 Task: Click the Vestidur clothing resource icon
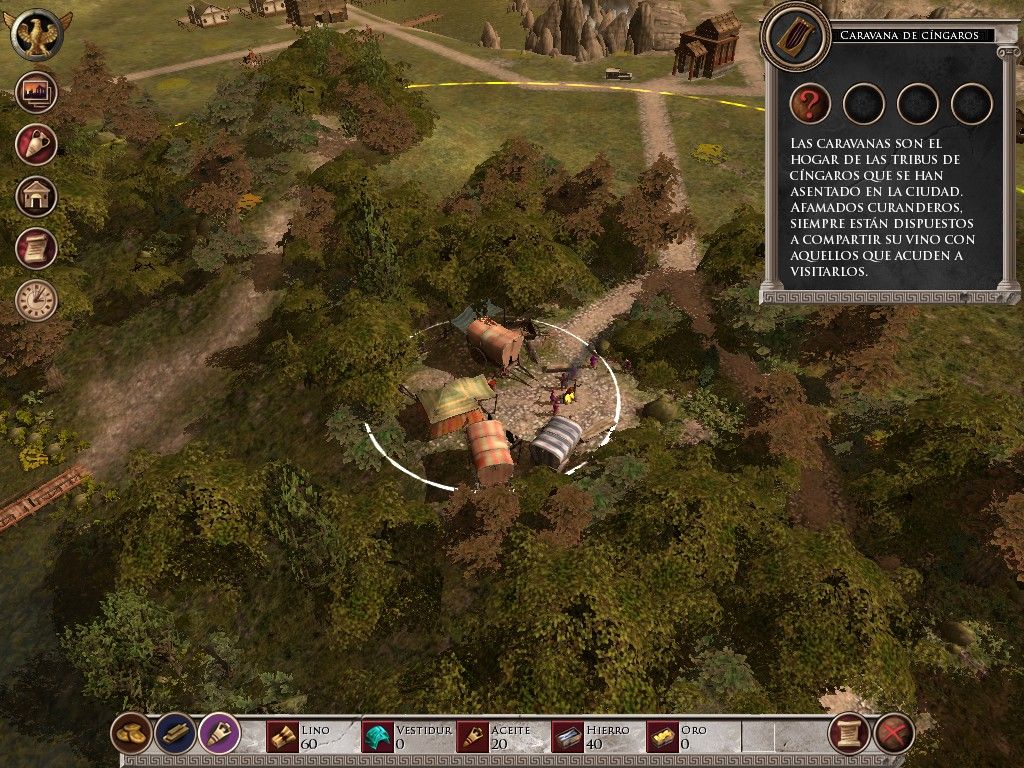pyautogui.click(x=377, y=737)
